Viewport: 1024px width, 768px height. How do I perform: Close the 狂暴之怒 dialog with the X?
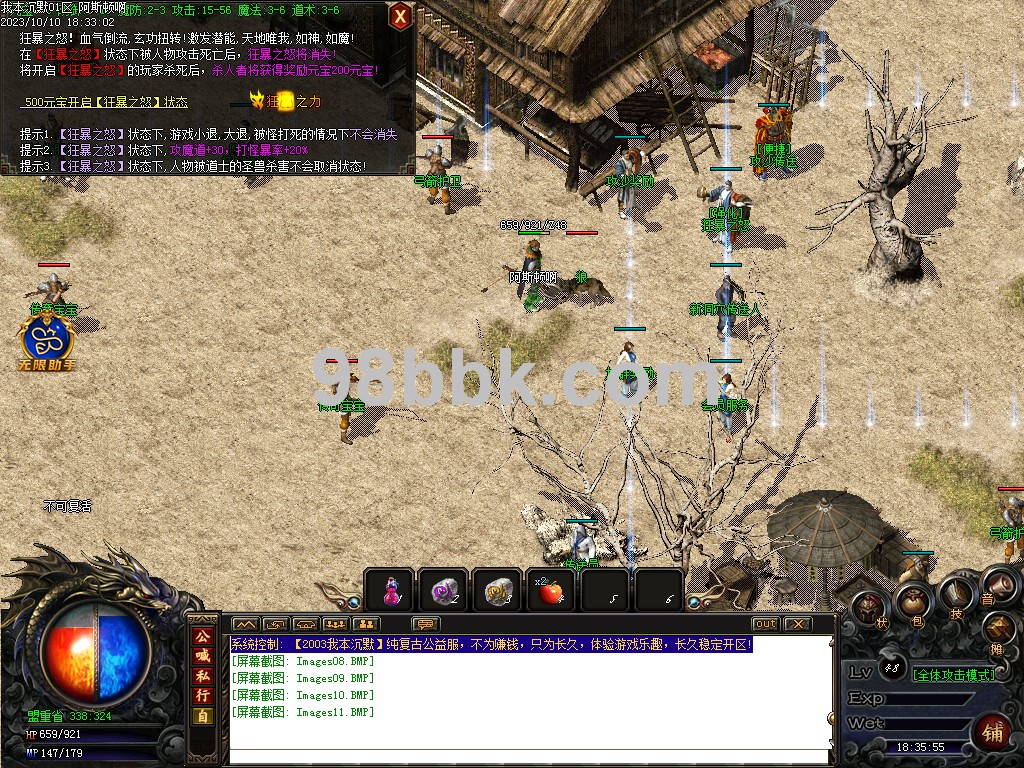pyautogui.click(x=400, y=16)
